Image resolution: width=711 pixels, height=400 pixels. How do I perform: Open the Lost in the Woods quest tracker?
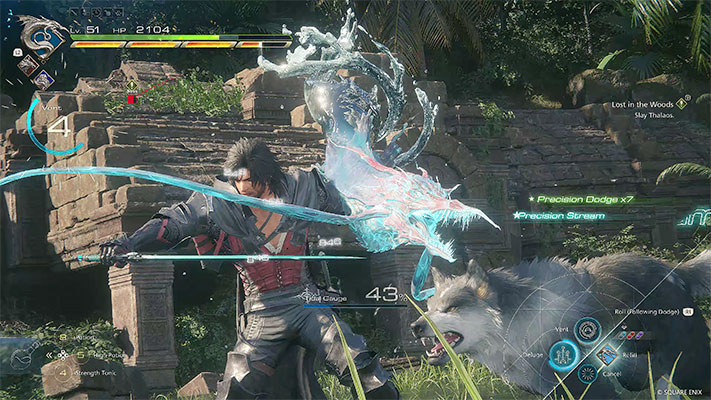coord(645,103)
